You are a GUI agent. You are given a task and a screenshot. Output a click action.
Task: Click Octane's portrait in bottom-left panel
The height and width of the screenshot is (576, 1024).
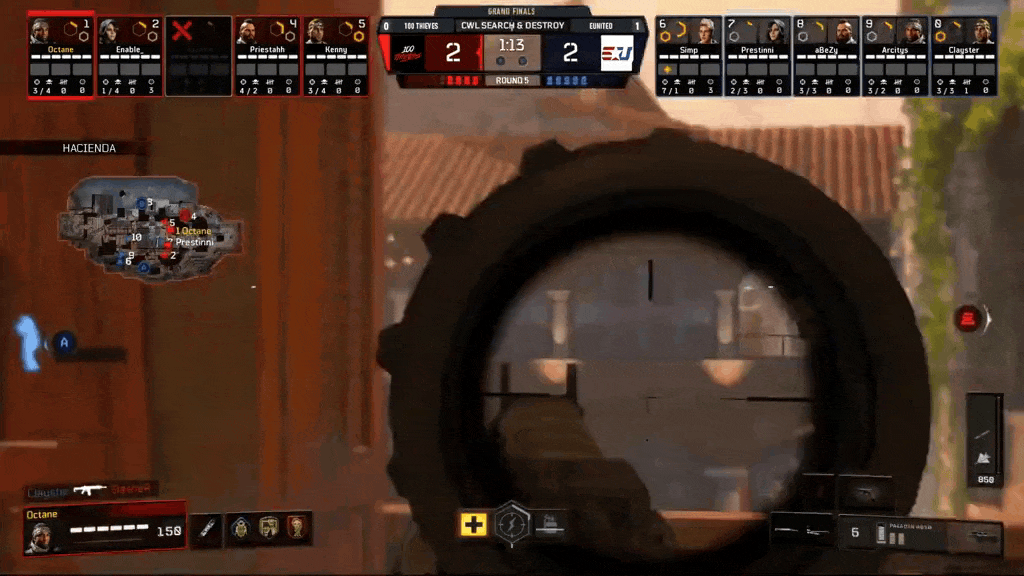pos(41,536)
